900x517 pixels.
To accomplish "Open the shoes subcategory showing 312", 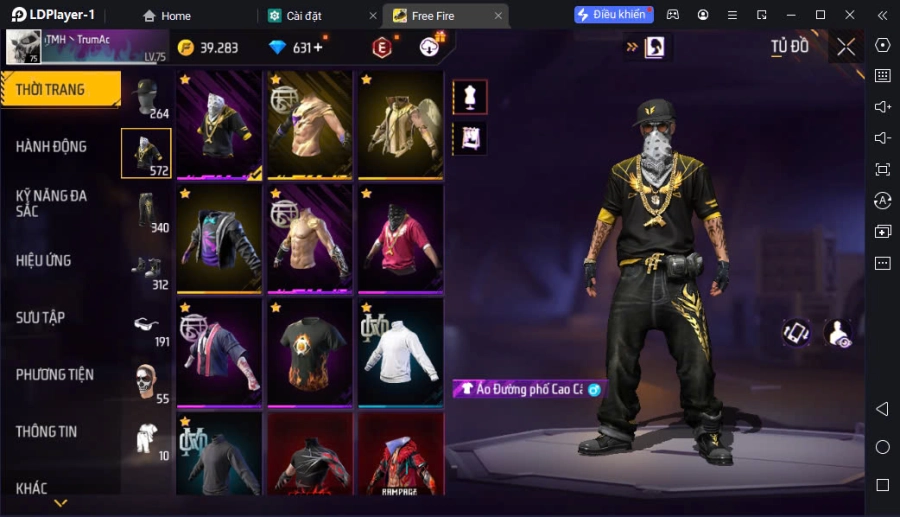I will coord(146,268).
